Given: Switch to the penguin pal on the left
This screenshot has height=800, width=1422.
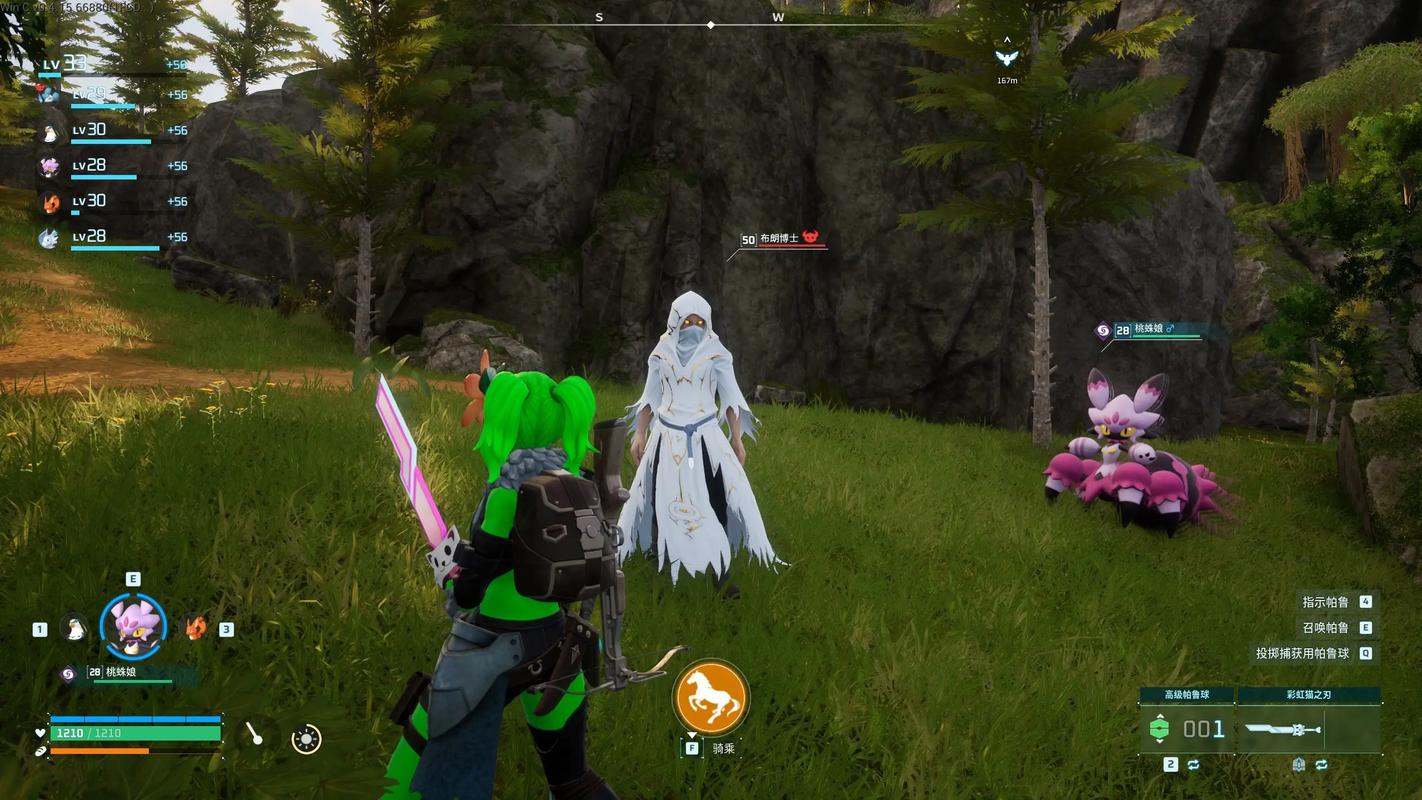Looking at the screenshot, I should [x=73, y=628].
